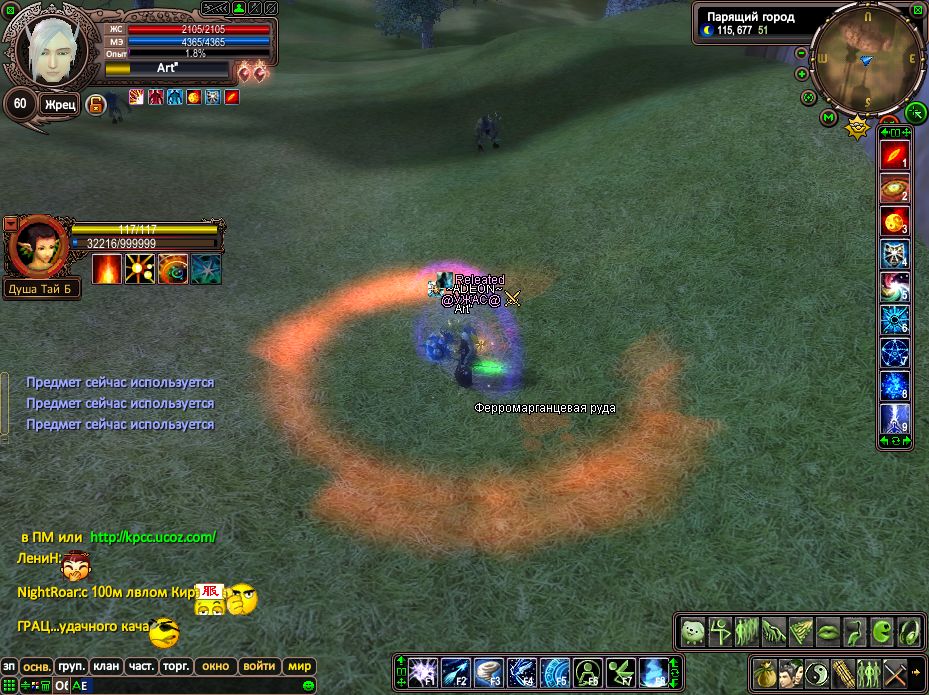Zoom out the minimap with minus button
The height and width of the screenshot is (695, 929).
coord(801,54)
